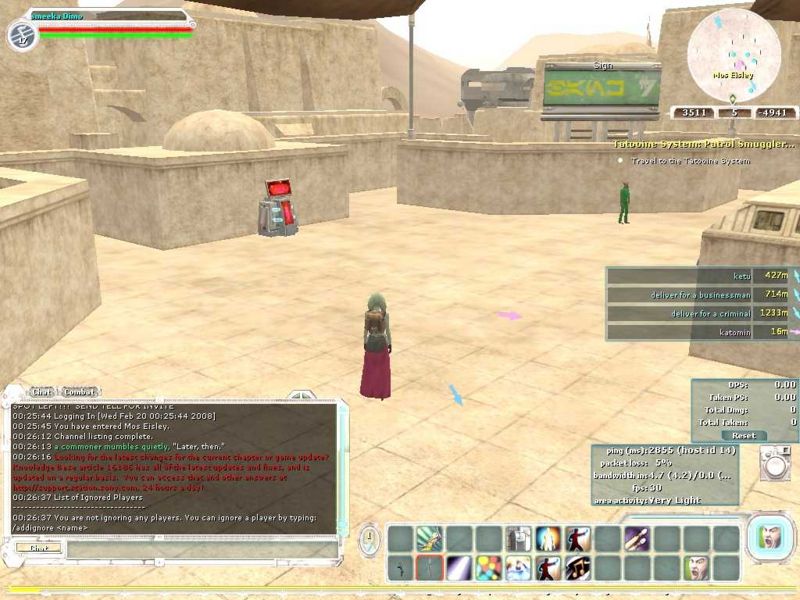
Task: Reset the DPS damage meter
Action: [x=743, y=436]
